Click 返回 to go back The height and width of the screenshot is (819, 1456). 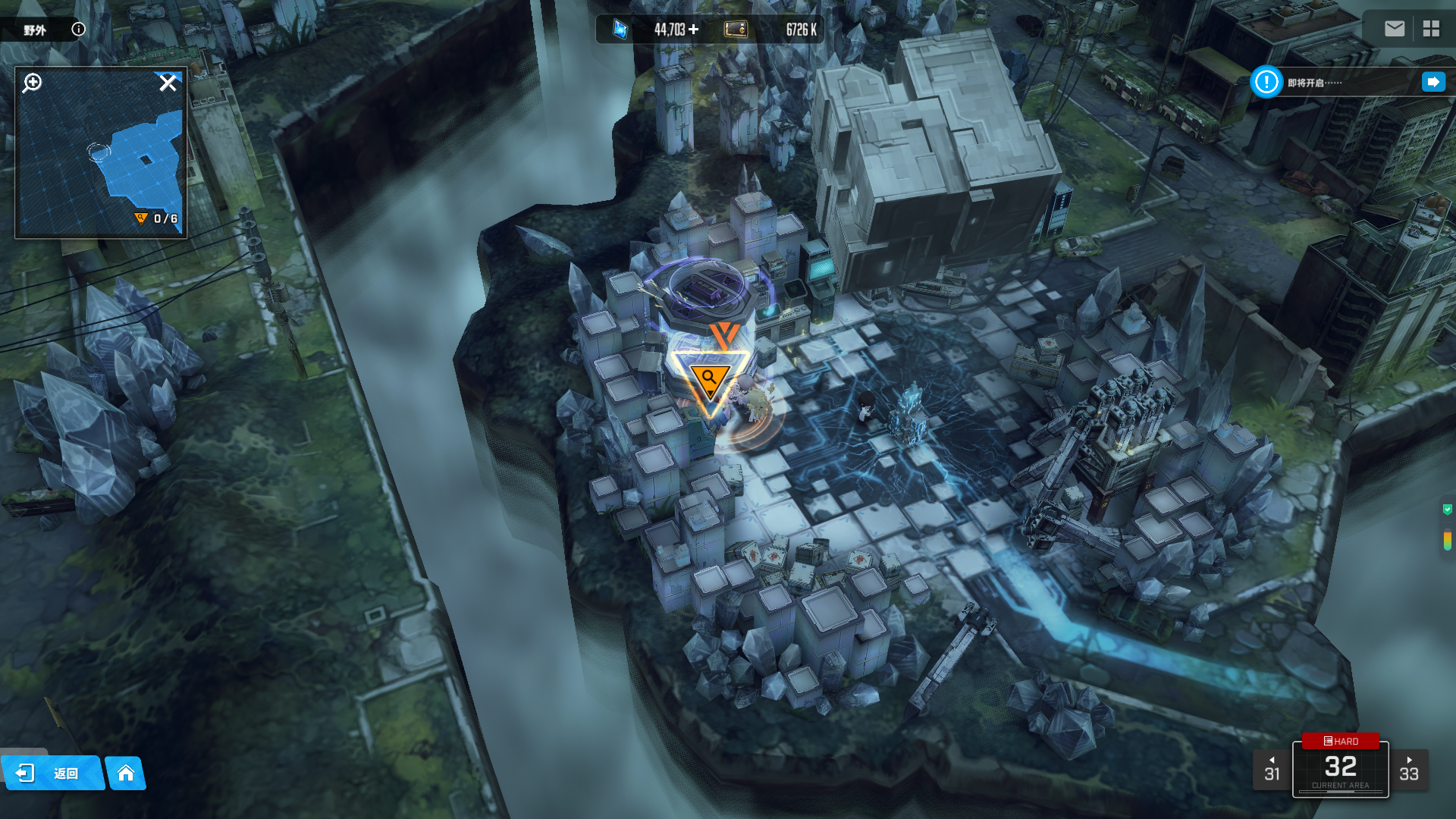[52, 773]
